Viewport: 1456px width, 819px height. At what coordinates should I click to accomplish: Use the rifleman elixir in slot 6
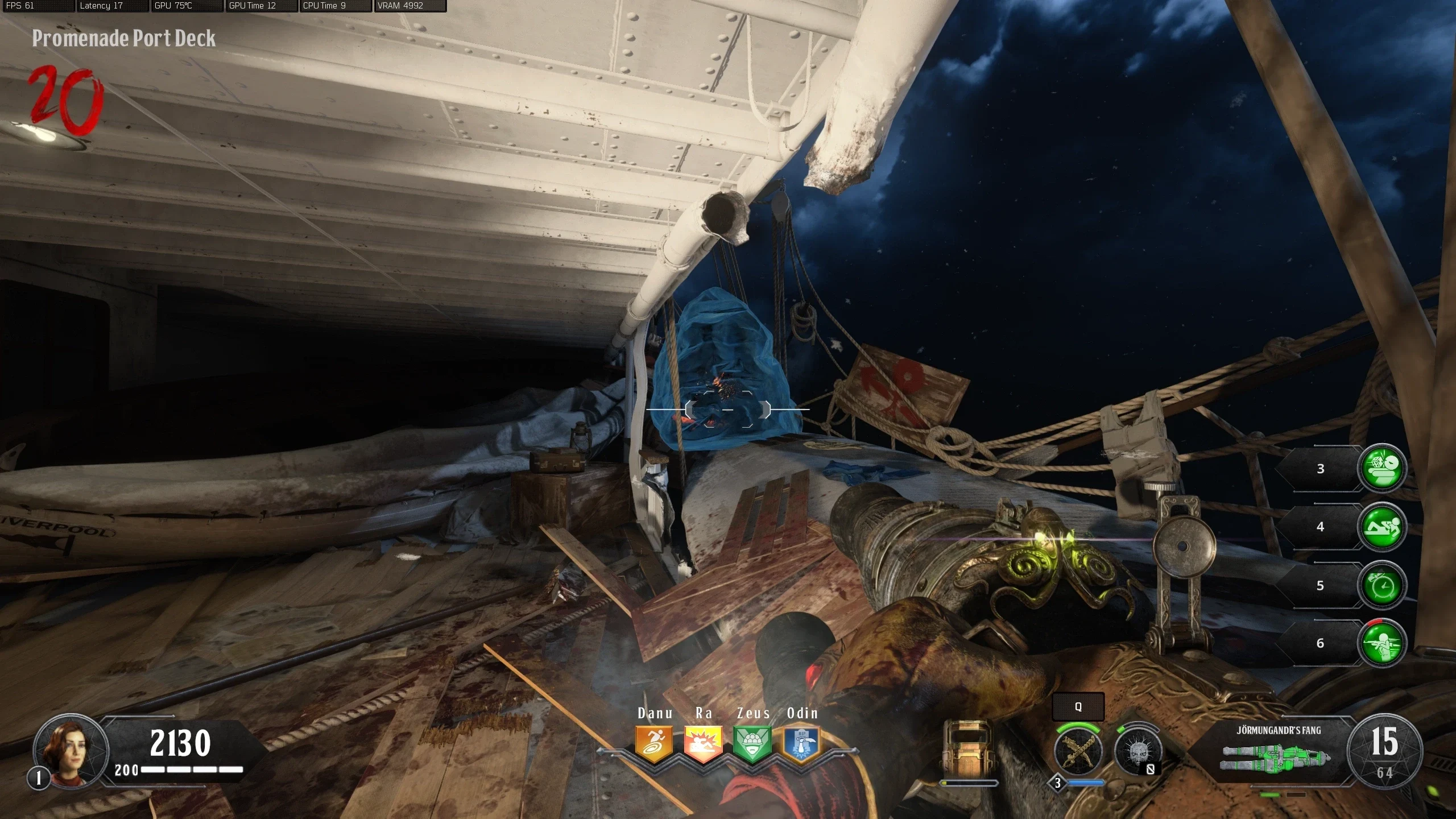[1382, 643]
